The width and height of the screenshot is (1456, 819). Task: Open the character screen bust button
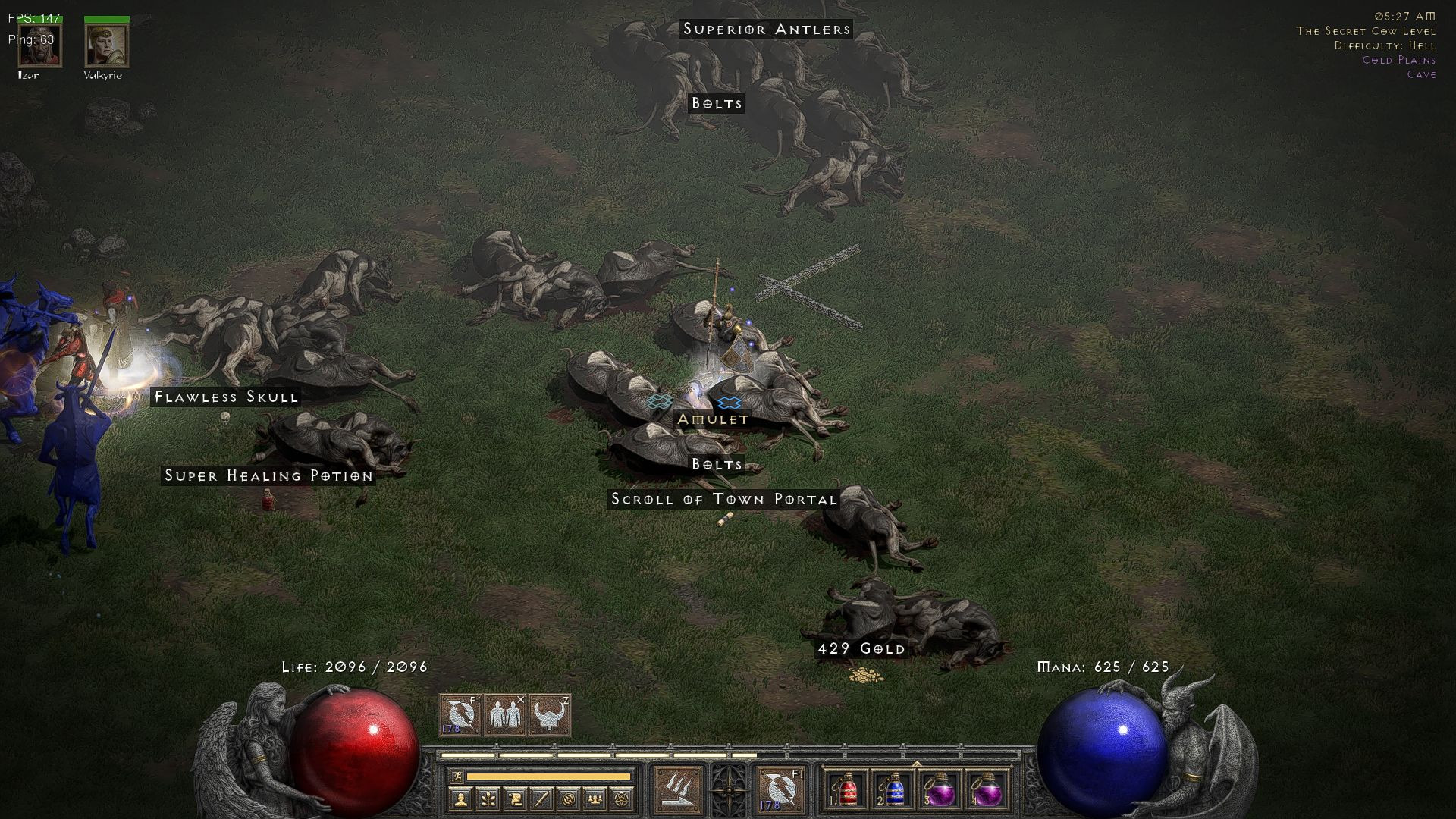coord(461,799)
